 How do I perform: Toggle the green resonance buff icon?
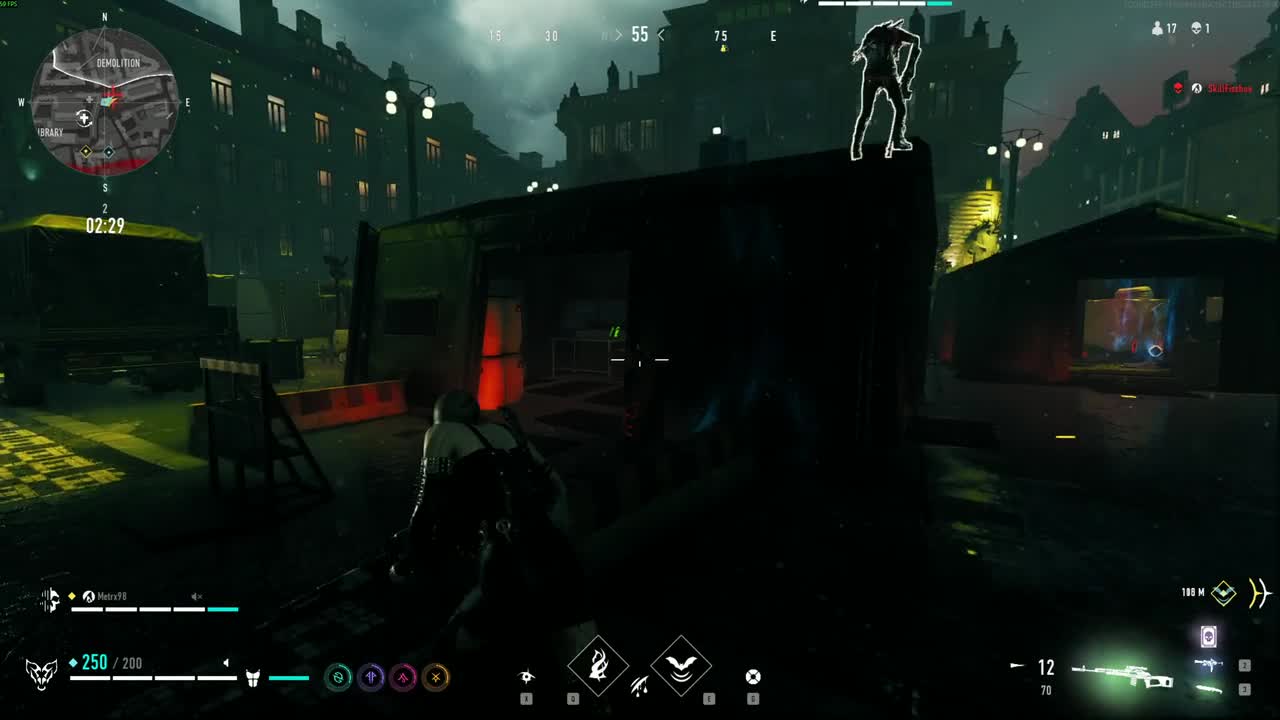click(338, 677)
